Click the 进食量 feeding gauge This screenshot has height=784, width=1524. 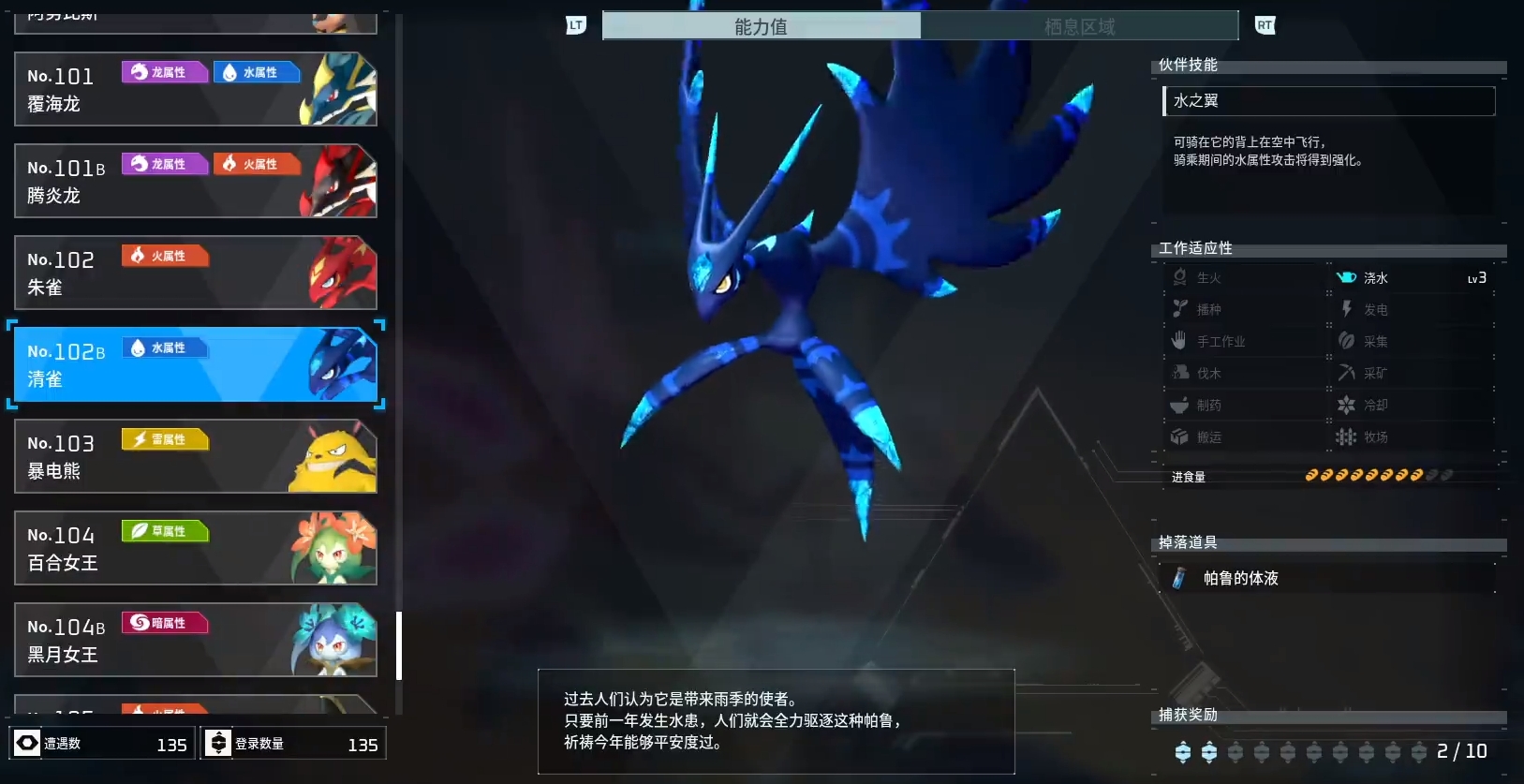[x=1377, y=475]
